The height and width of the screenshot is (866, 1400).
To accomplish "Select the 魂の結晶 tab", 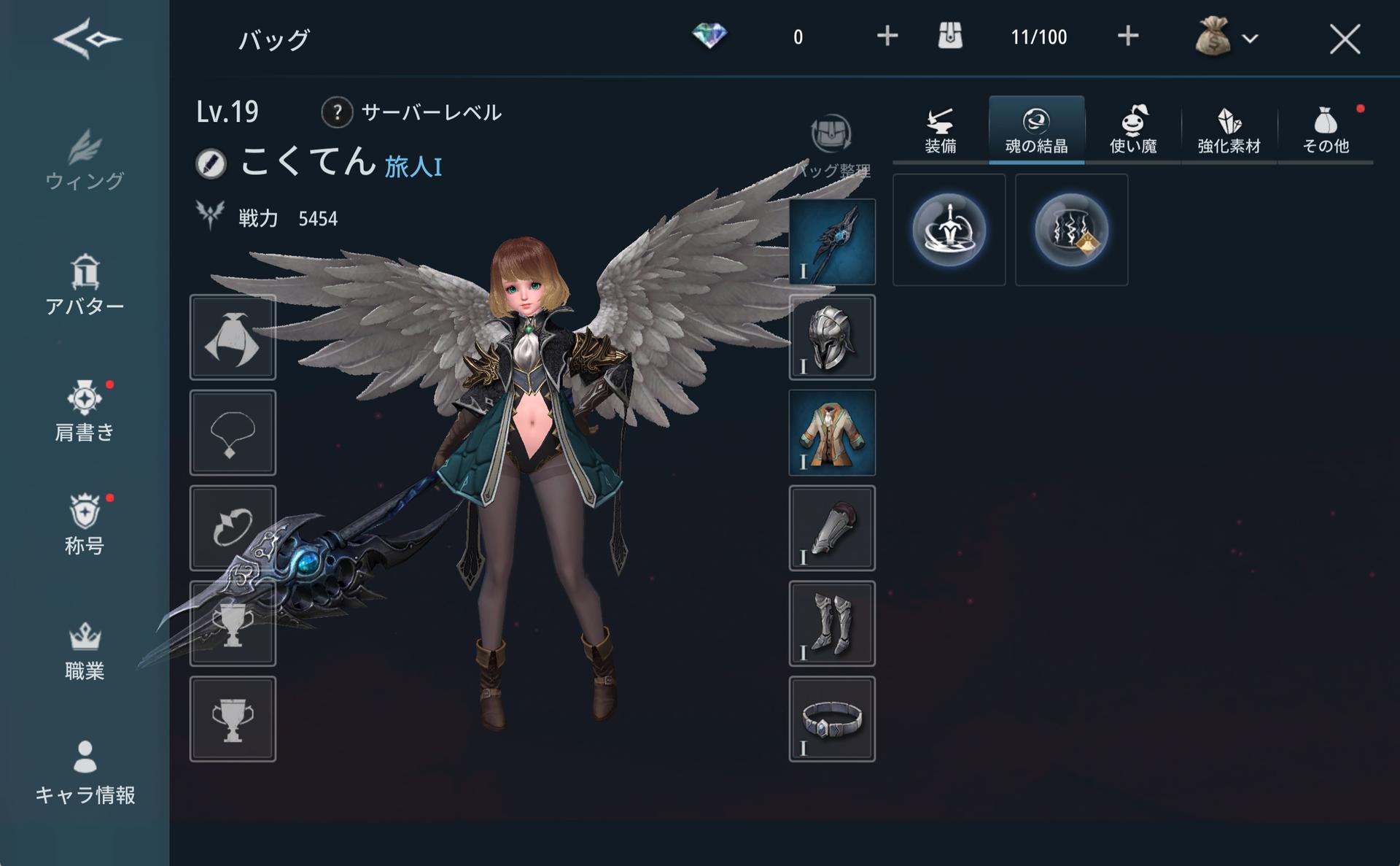I will (1036, 131).
